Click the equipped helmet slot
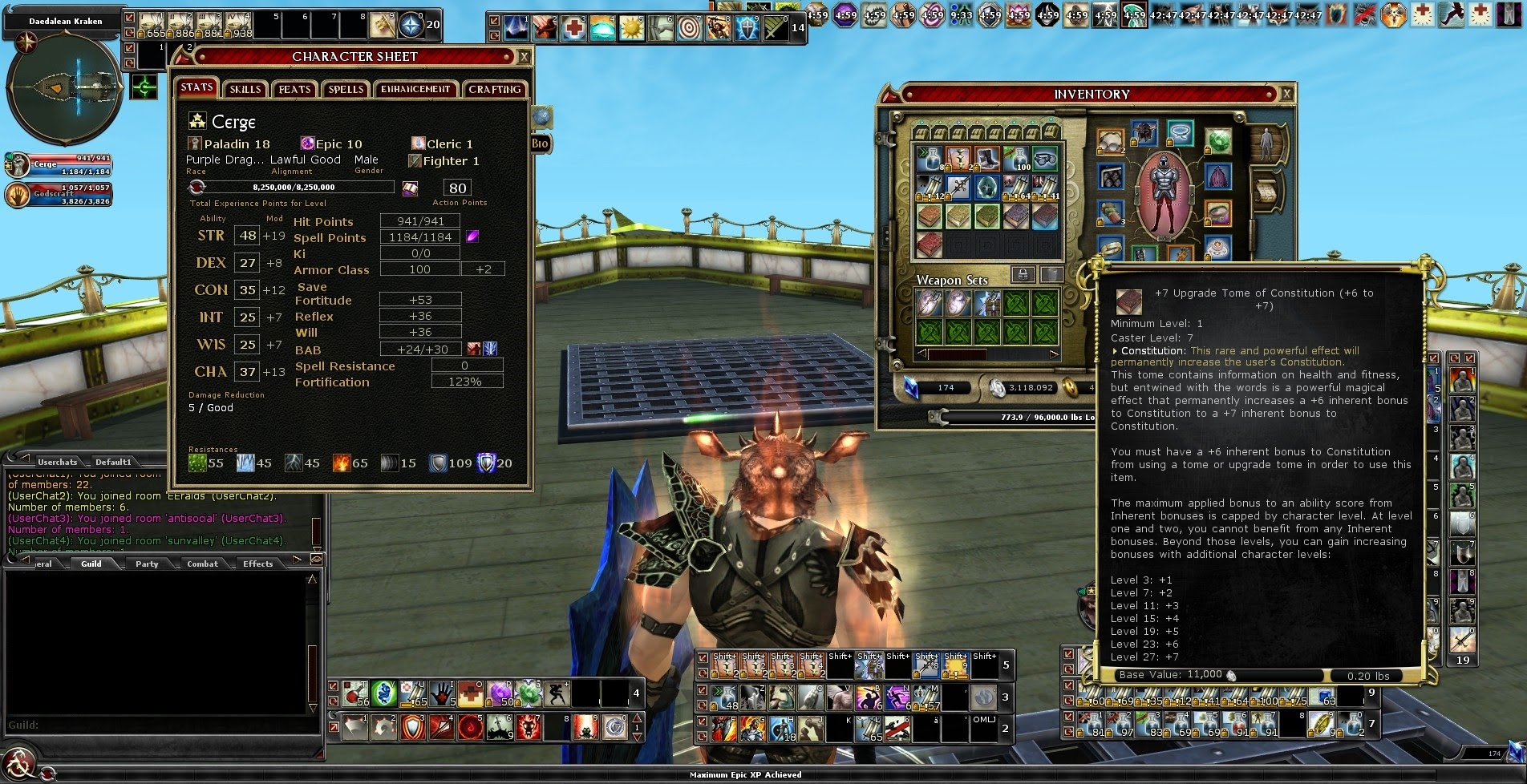 pyautogui.click(x=1144, y=133)
